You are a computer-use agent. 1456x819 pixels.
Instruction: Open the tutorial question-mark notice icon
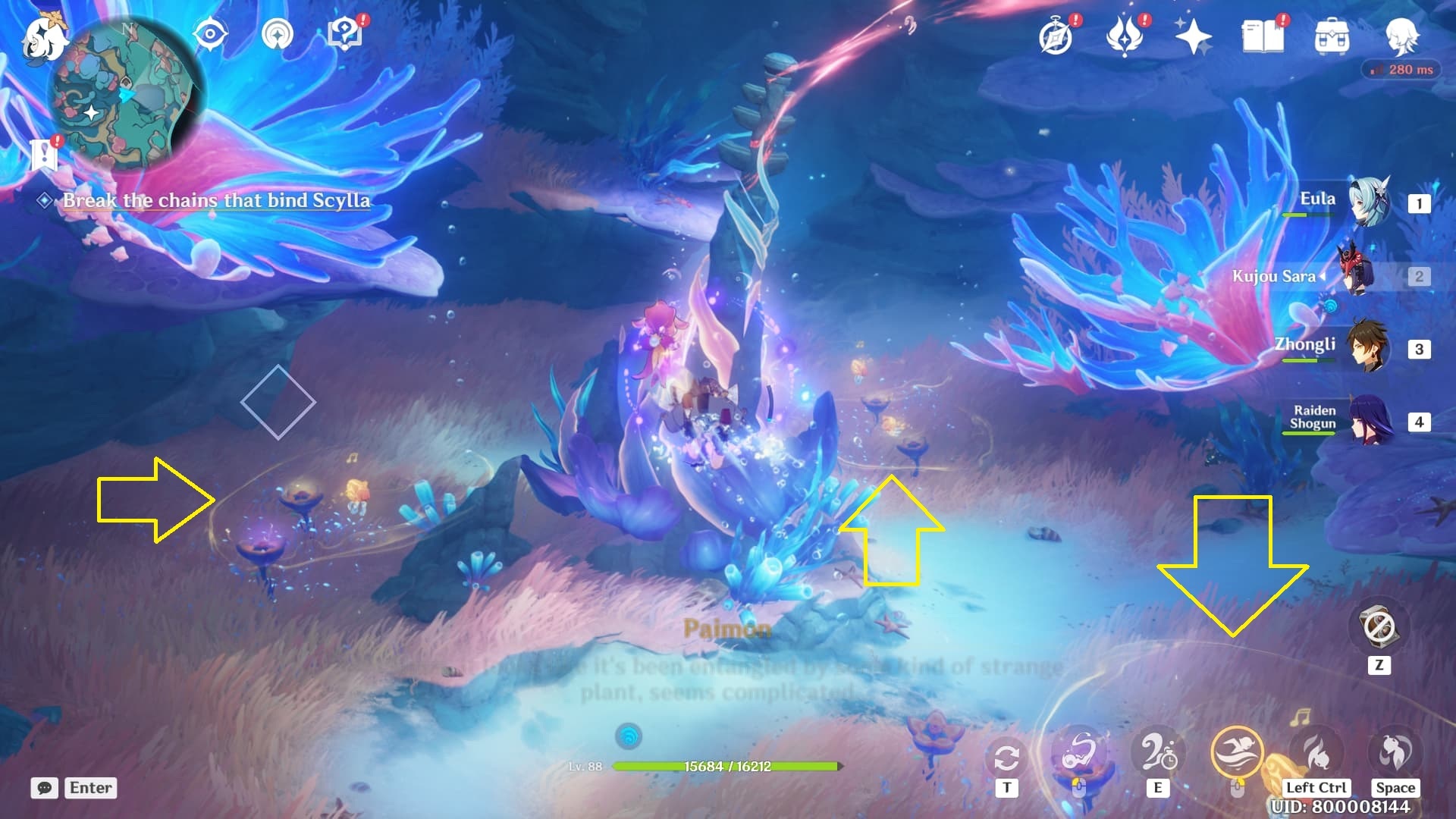[x=346, y=35]
